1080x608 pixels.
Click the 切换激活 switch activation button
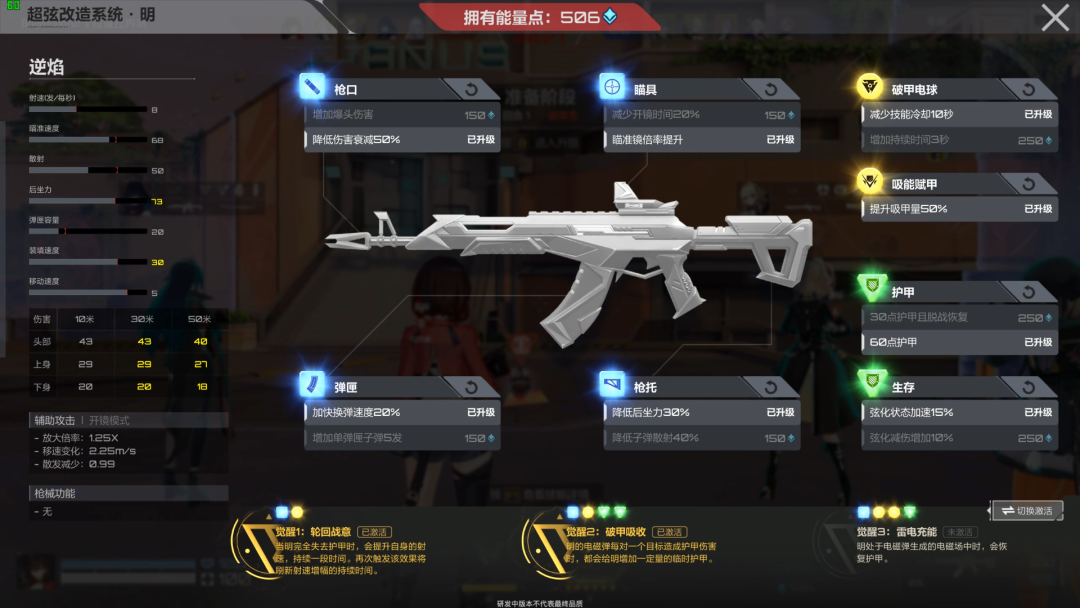[x=1026, y=511]
